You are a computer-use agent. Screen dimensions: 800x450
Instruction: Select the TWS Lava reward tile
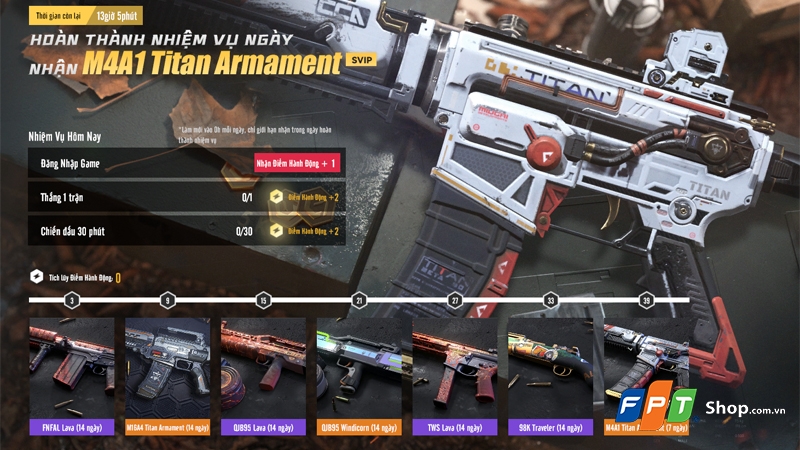tap(455, 375)
